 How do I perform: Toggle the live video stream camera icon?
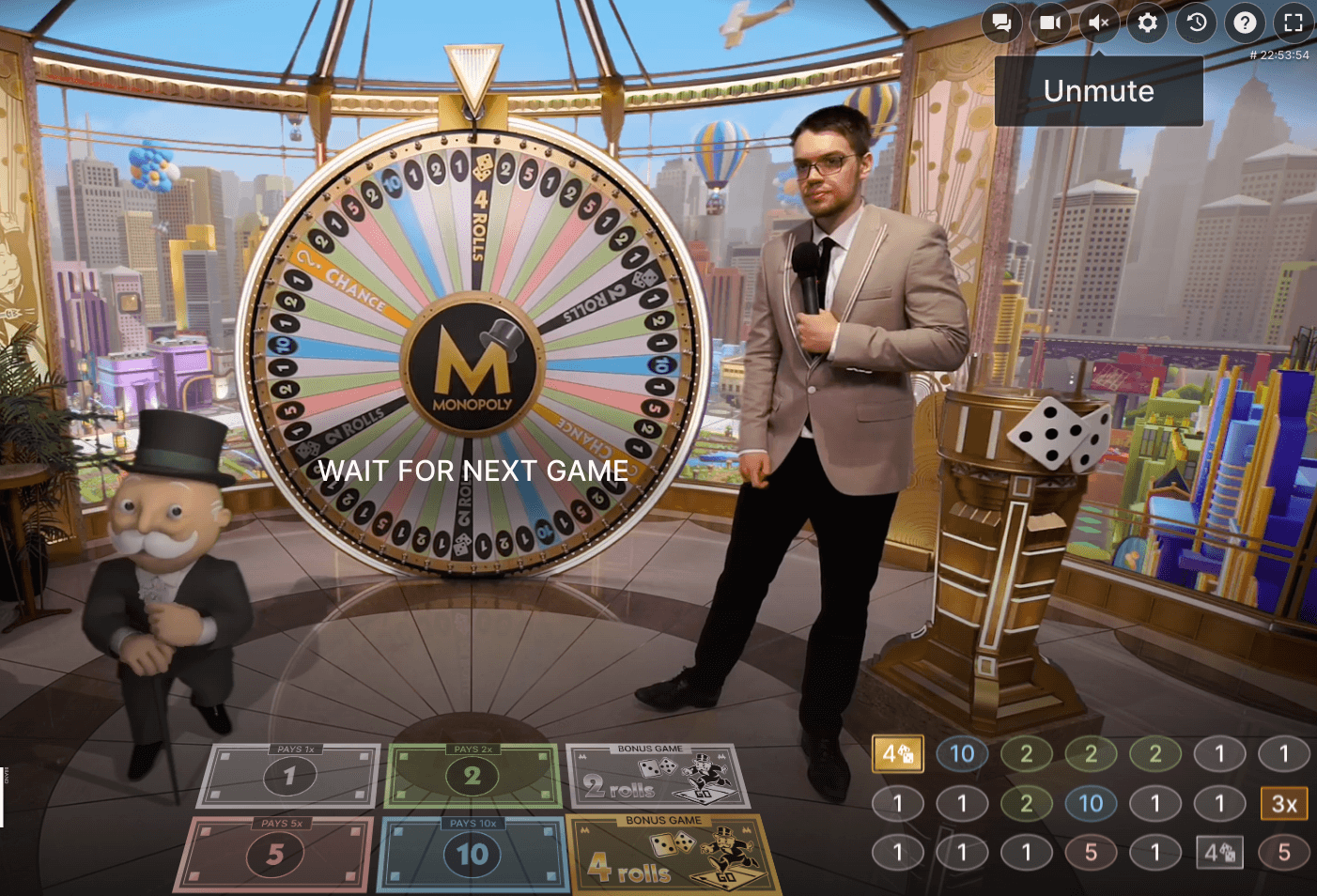[1050, 23]
